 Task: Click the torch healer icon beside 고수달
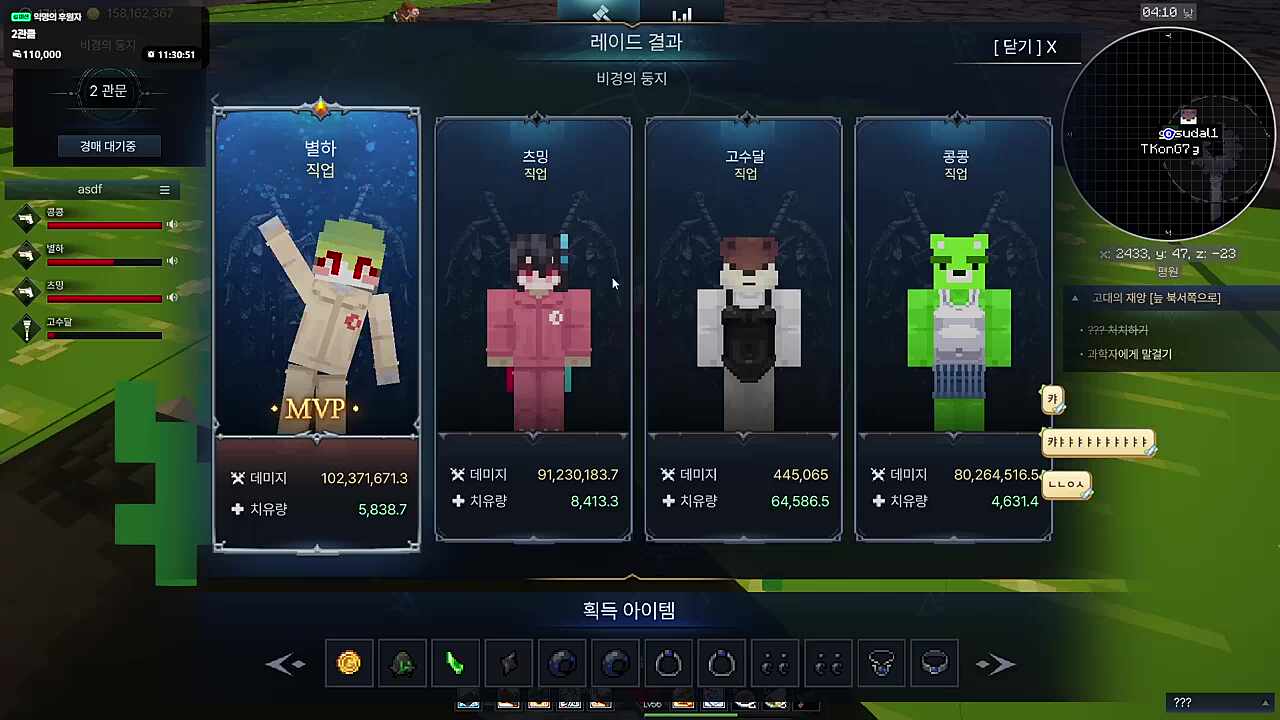[x=26, y=330]
